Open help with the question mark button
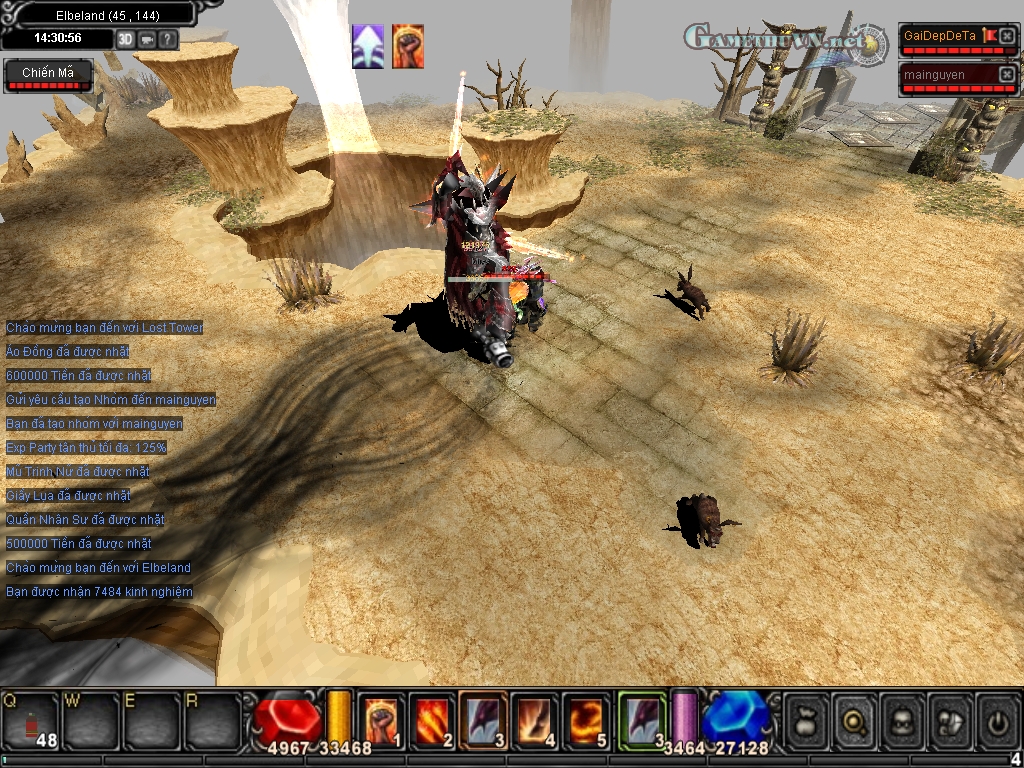 click(168, 39)
